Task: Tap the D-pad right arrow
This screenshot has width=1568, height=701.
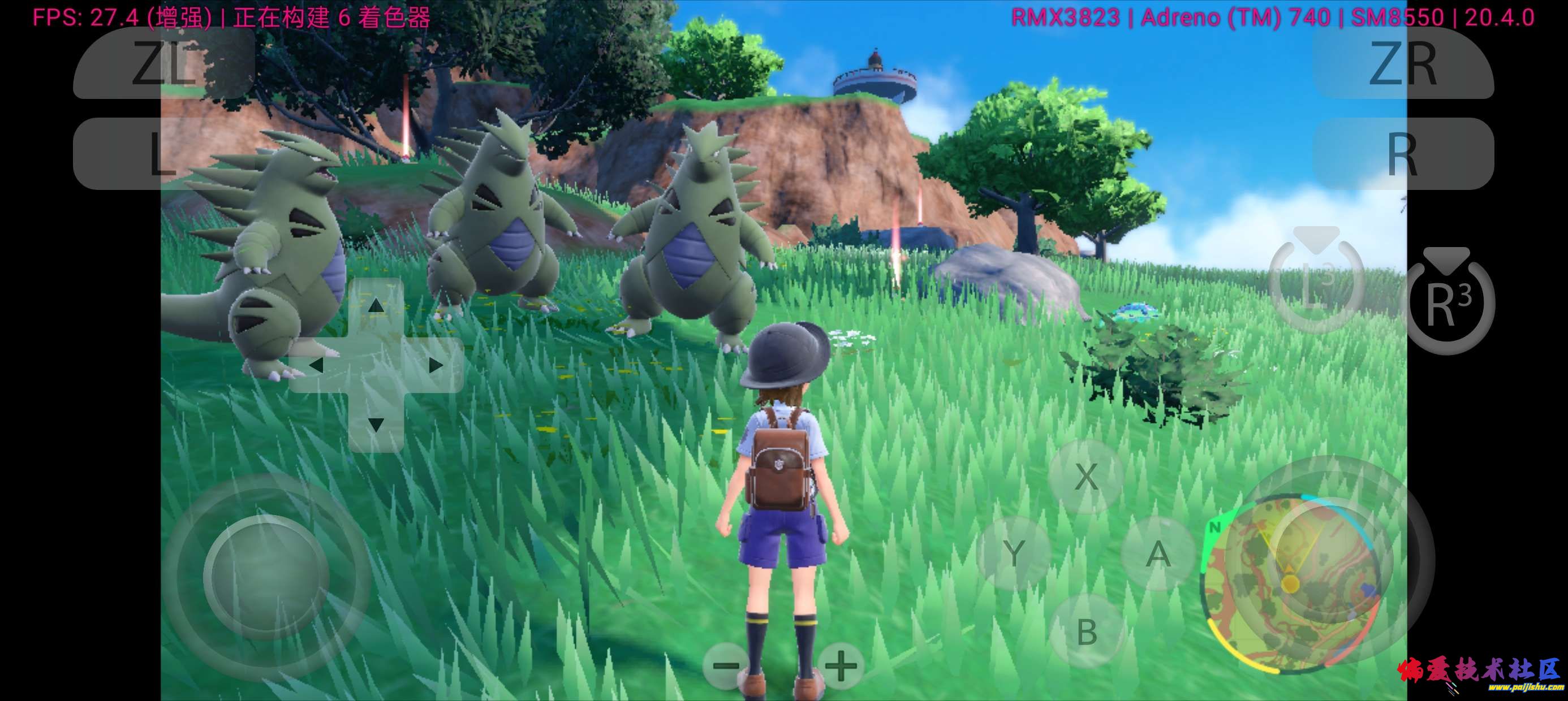Action: (x=435, y=365)
